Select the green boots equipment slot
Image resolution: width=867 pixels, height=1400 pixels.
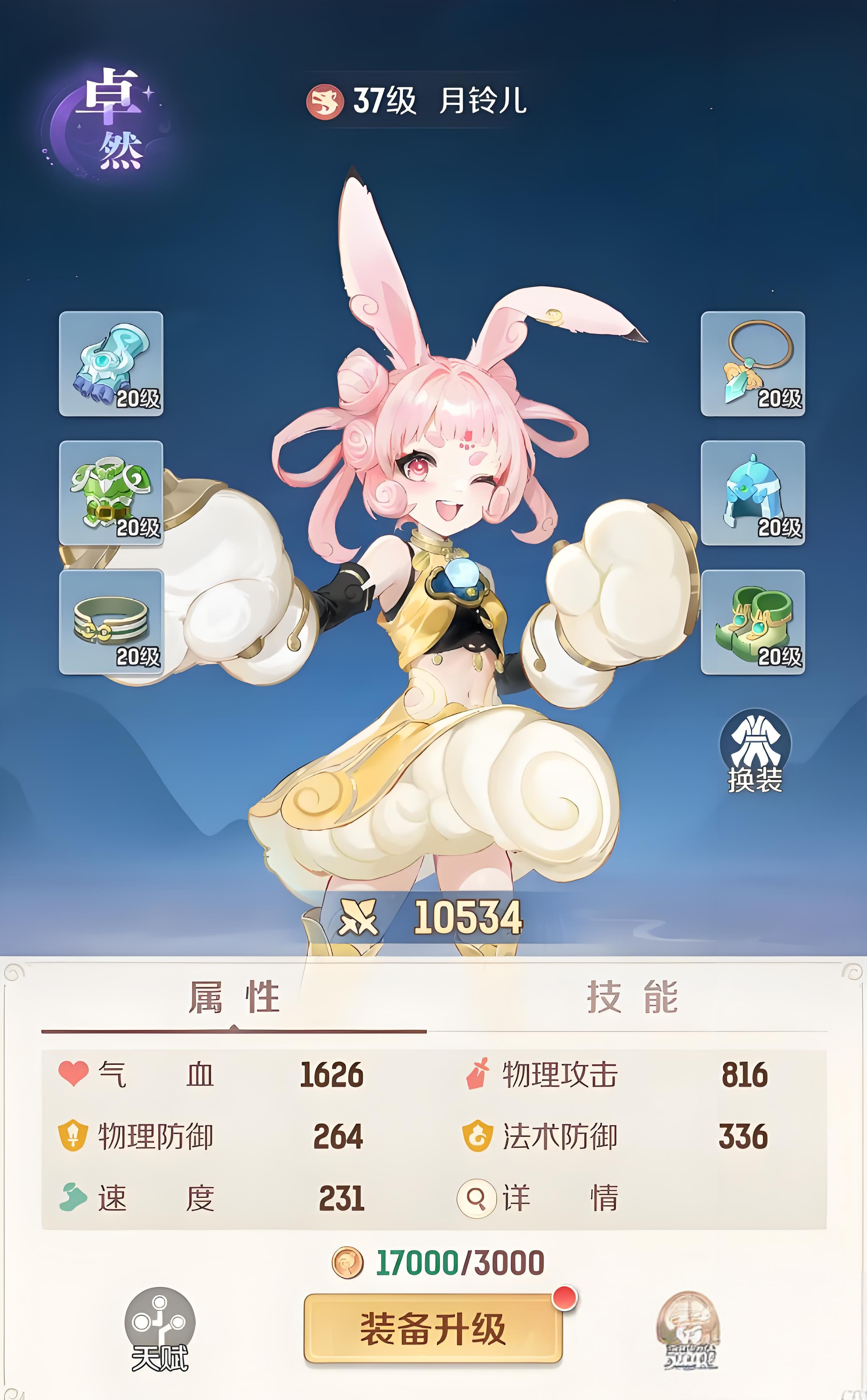(x=752, y=622)
